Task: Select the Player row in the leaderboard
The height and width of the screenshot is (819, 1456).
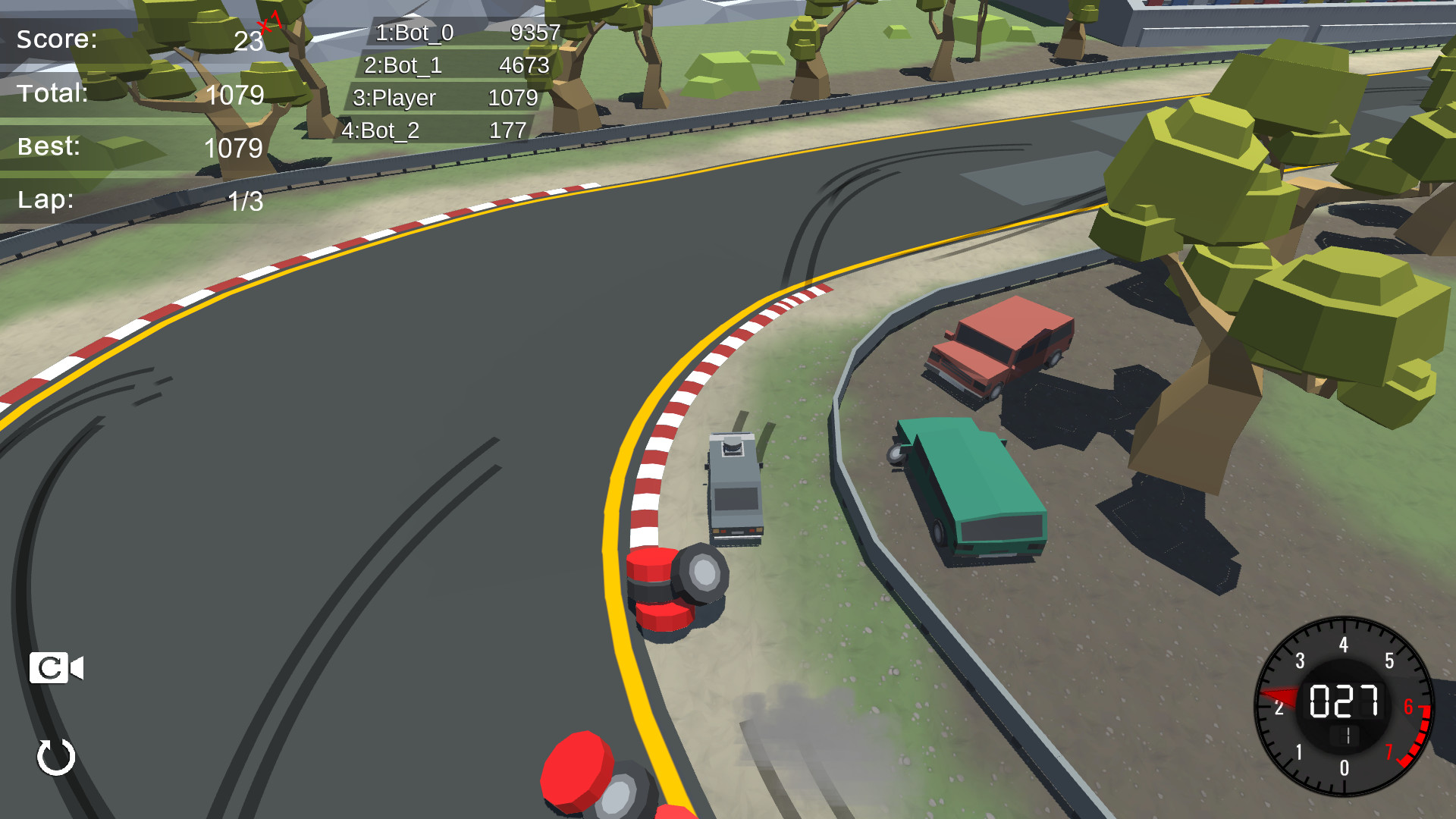Action: click(x=447, y=98)
